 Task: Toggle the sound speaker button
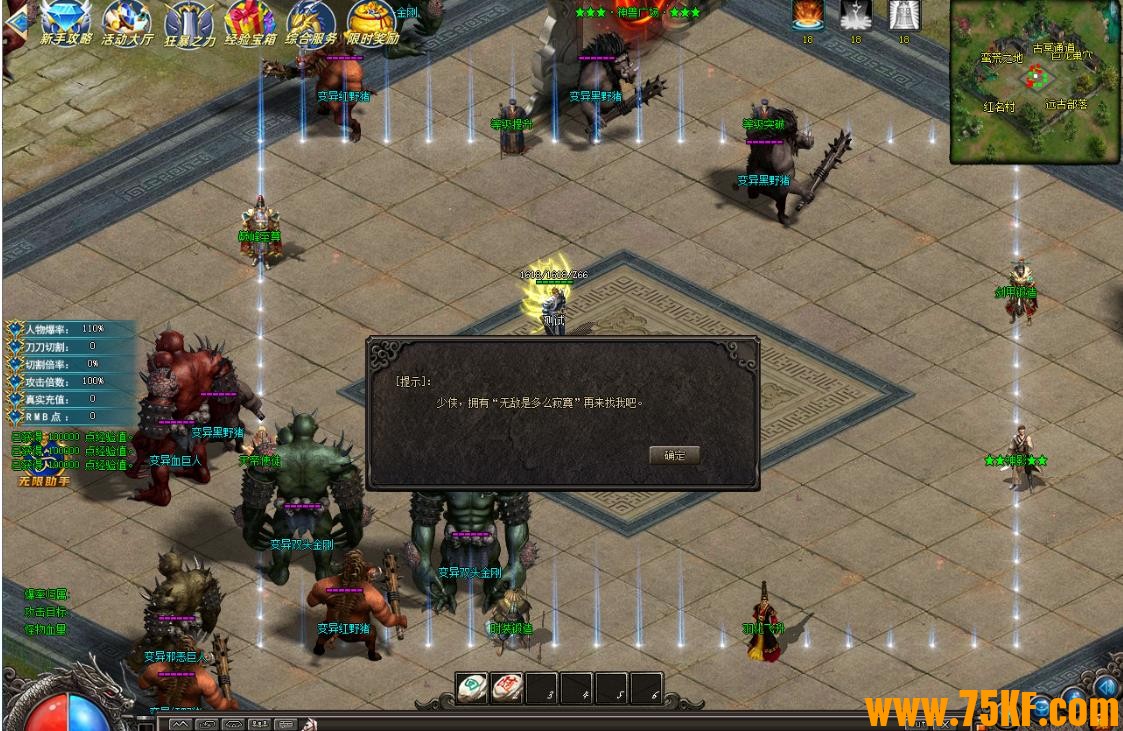coord(1105,686)
